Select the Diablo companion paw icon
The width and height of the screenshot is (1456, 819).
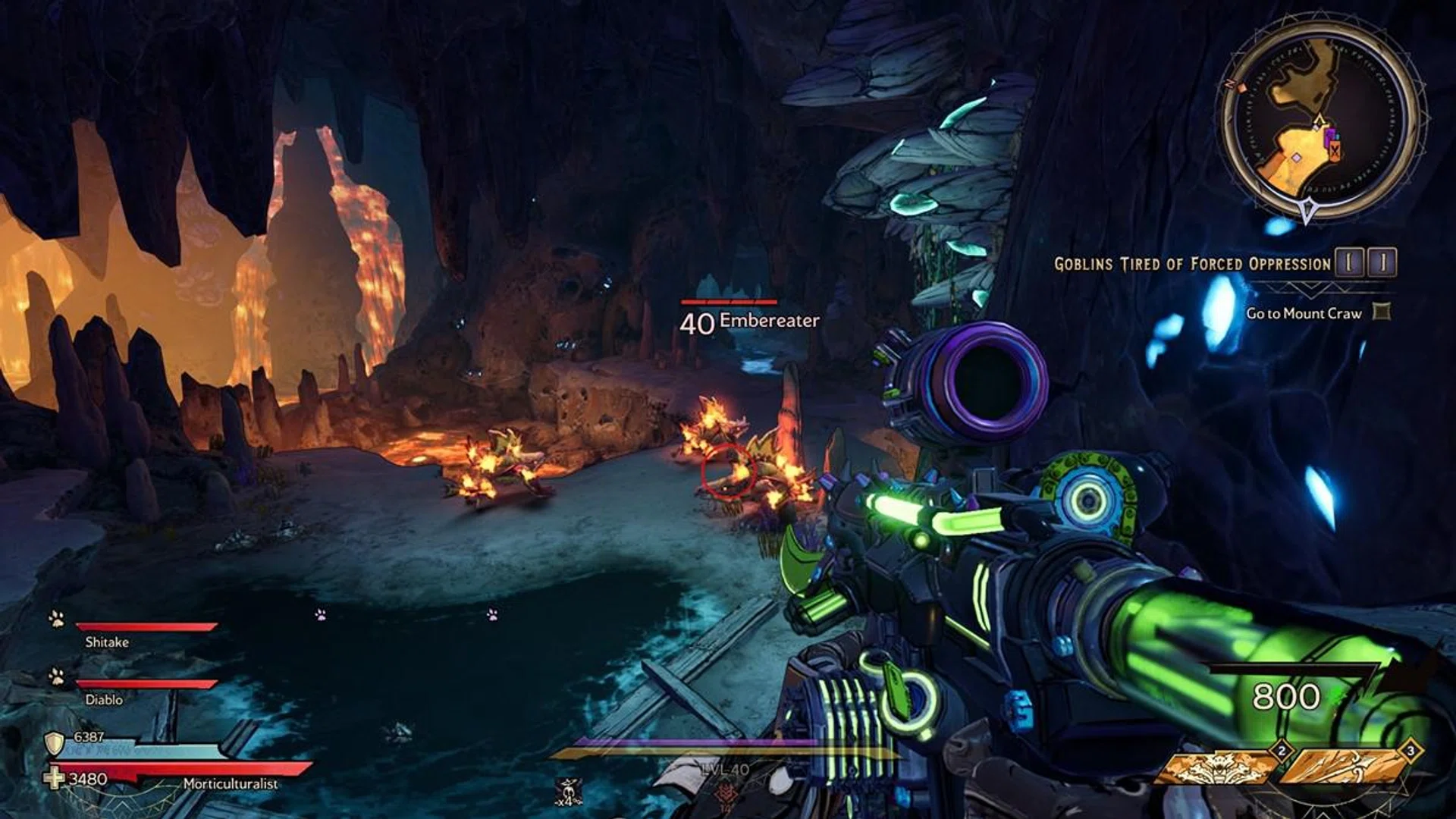57,676
